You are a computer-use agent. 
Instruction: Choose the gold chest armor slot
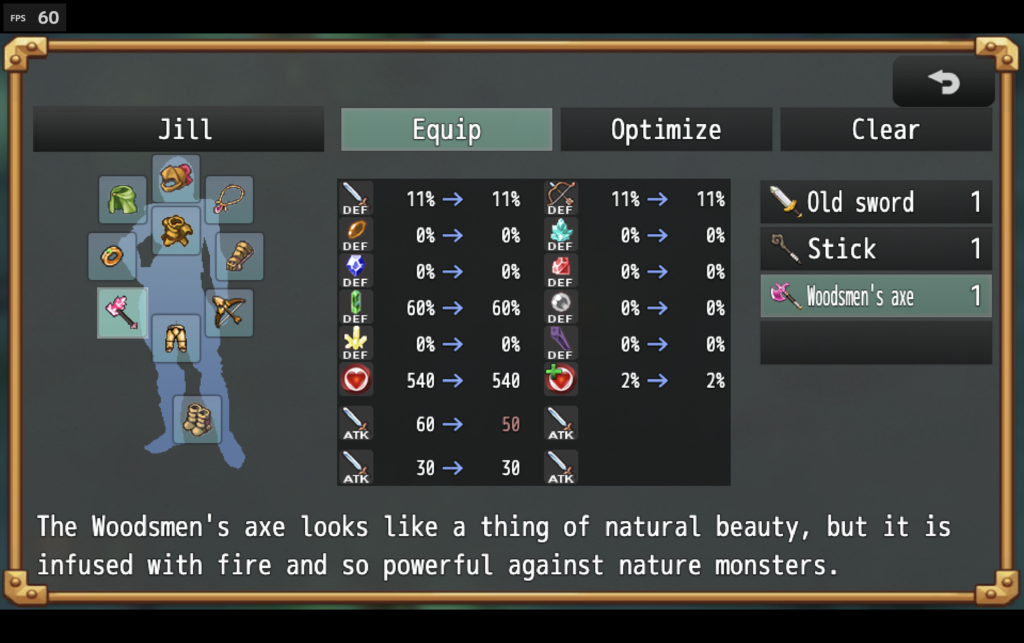coord(176,231)
